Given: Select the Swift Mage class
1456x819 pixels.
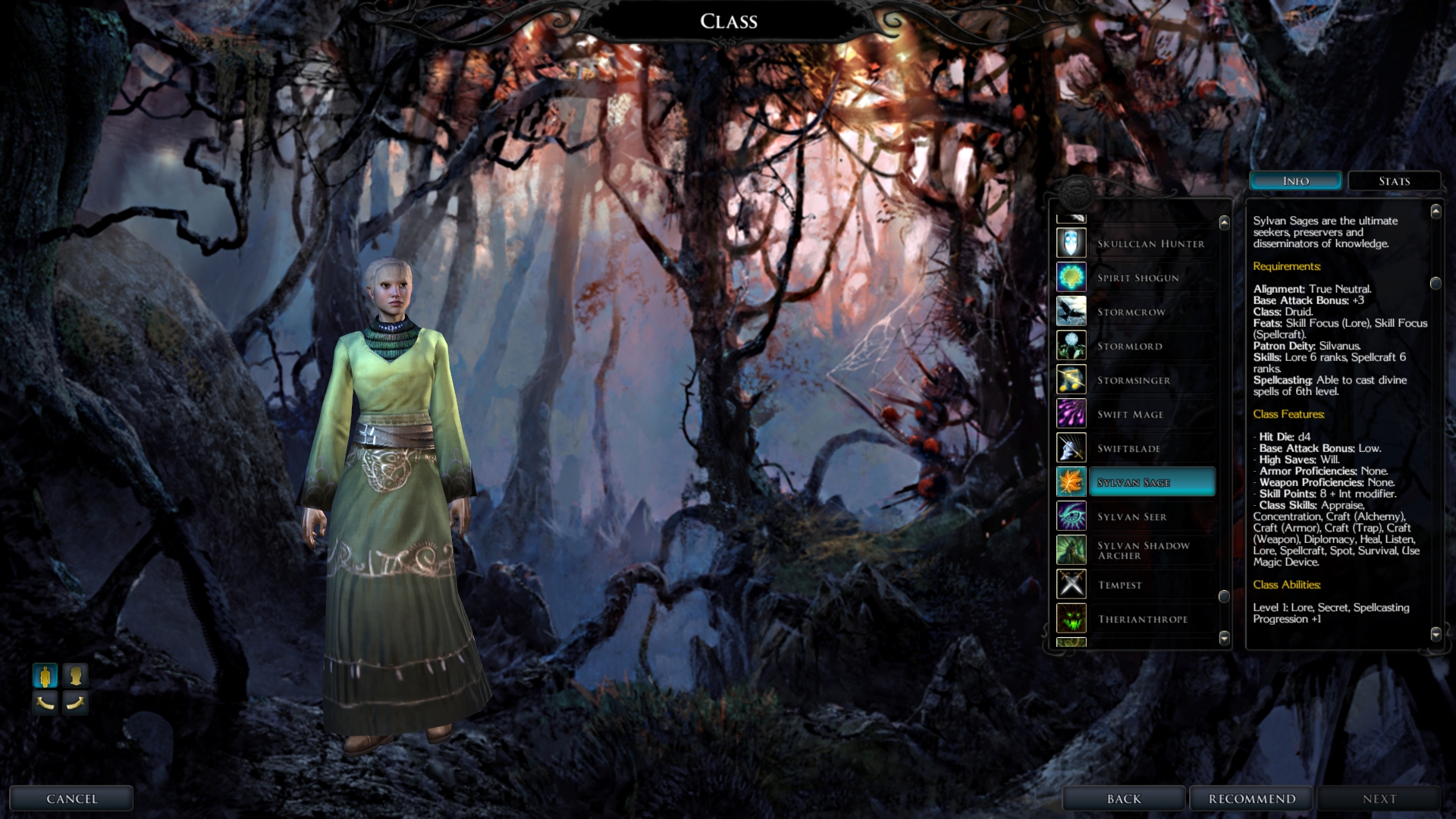Looking at the screenshot, I should click(x=1130, y=414).
